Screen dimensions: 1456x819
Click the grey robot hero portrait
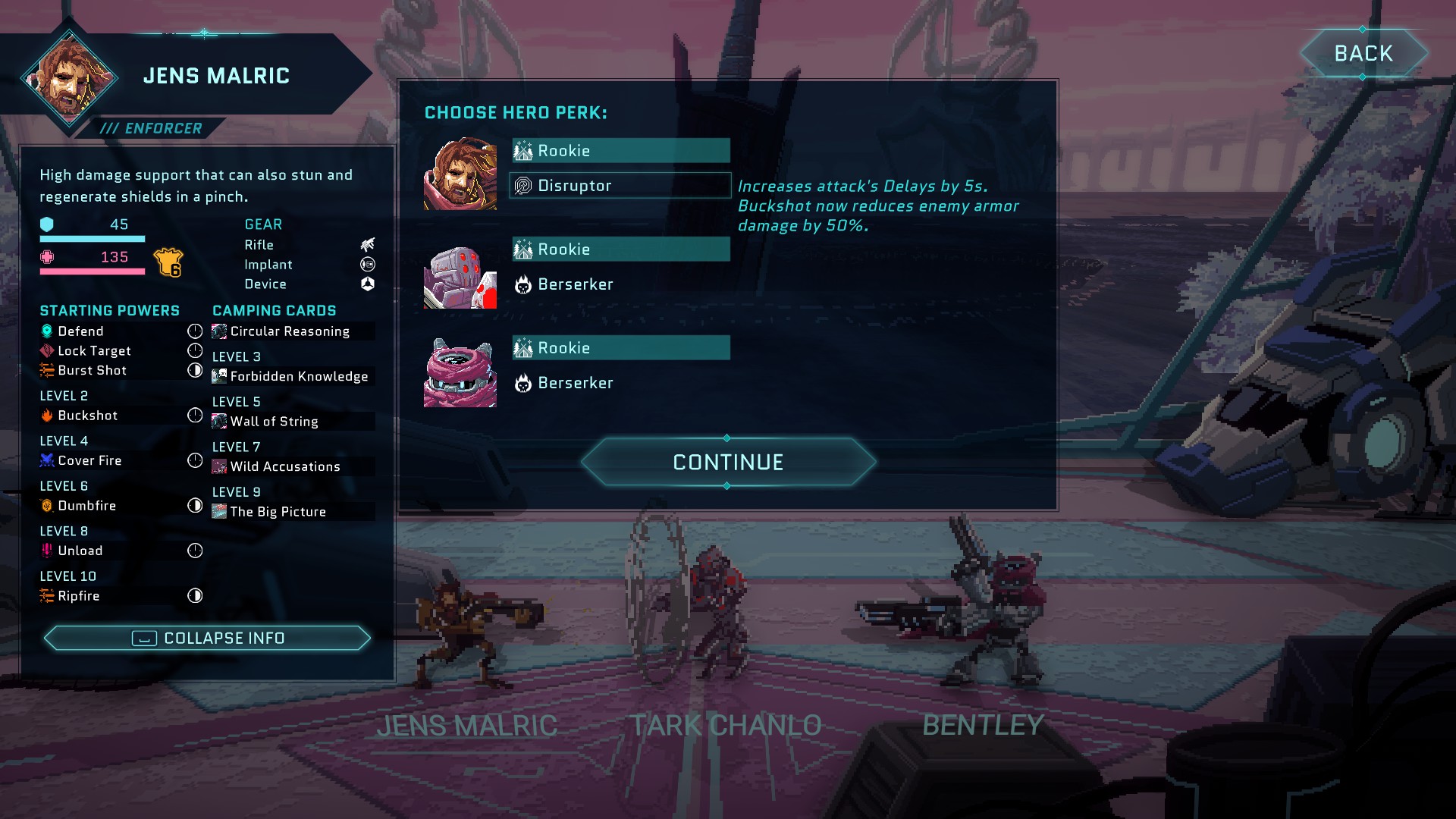pyautogui.click(x=460, y=277)
